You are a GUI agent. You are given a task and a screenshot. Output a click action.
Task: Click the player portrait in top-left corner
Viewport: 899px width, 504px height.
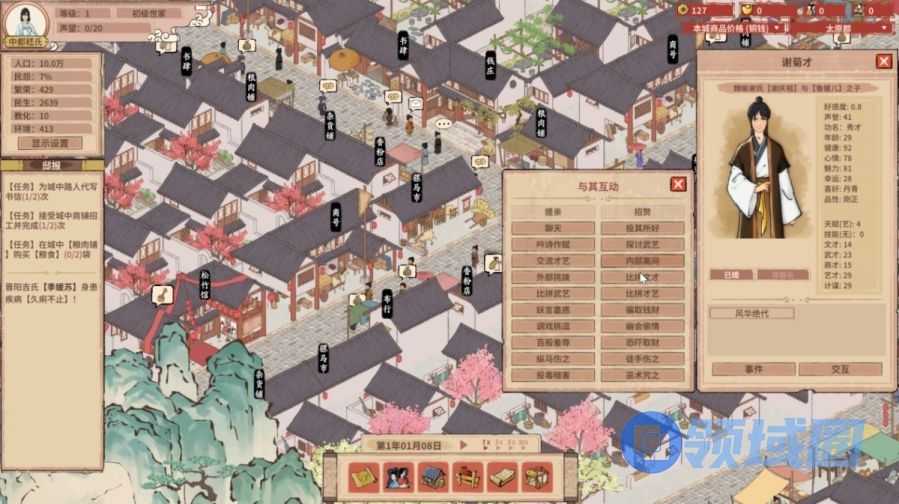tap(28, 20)
